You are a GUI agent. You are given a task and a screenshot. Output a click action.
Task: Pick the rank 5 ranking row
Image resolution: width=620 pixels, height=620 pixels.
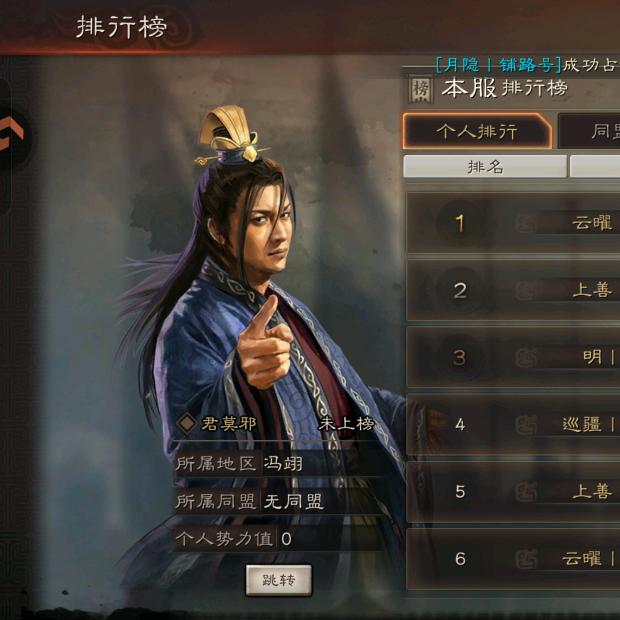pos(513,491)
